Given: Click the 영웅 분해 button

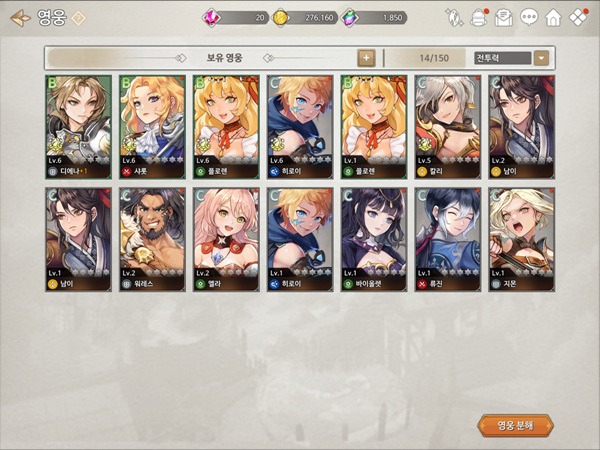Looking at the screenshot, I should 516,424.
